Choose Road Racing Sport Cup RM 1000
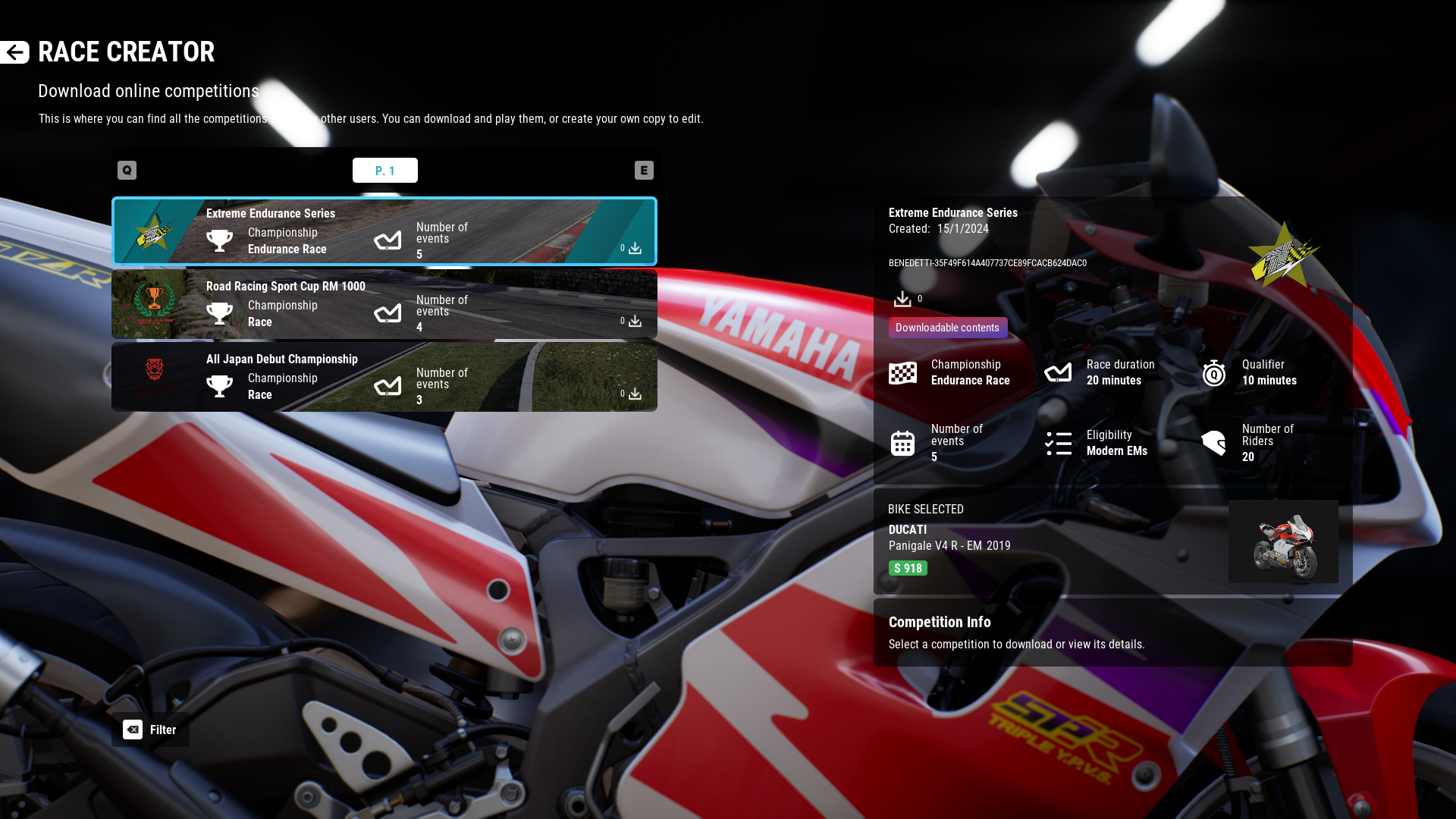Image resolution: width=1456 pixels, height=819 pixels. [x=384, y=304]
